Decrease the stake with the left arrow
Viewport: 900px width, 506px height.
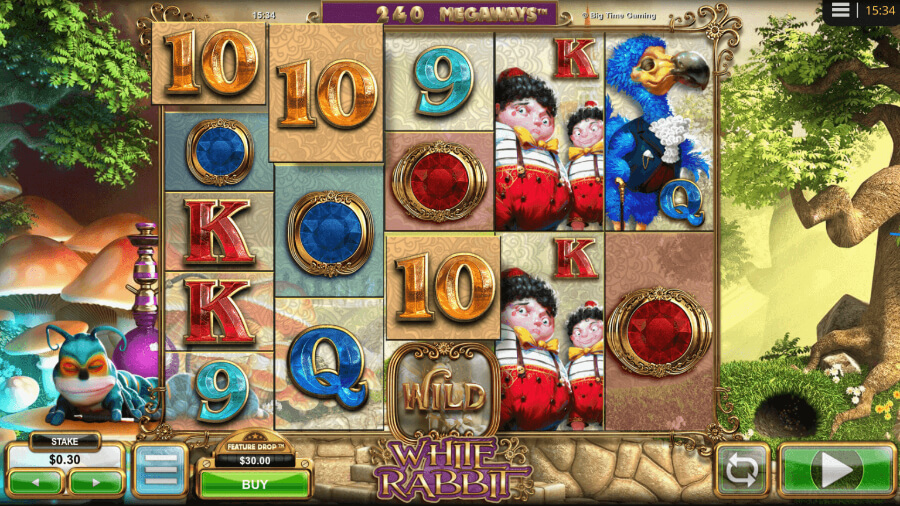[x=36, y=484]
